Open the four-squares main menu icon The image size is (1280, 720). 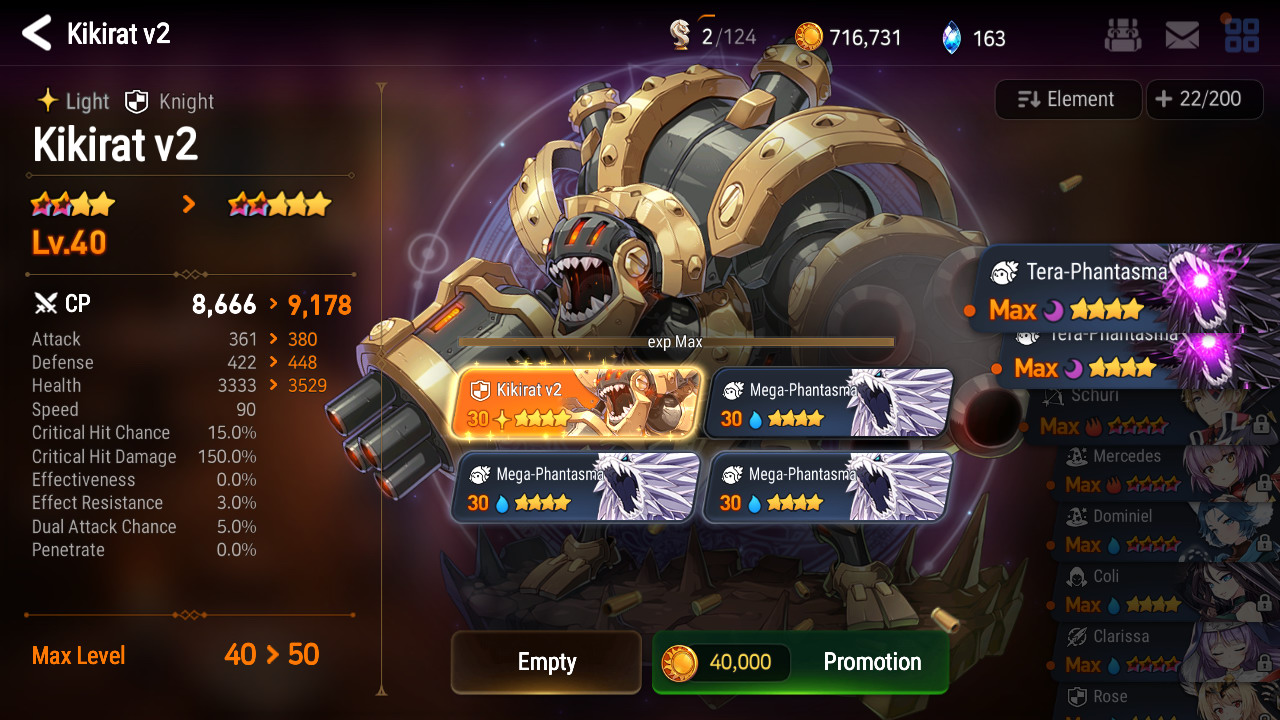(1241, 35)
